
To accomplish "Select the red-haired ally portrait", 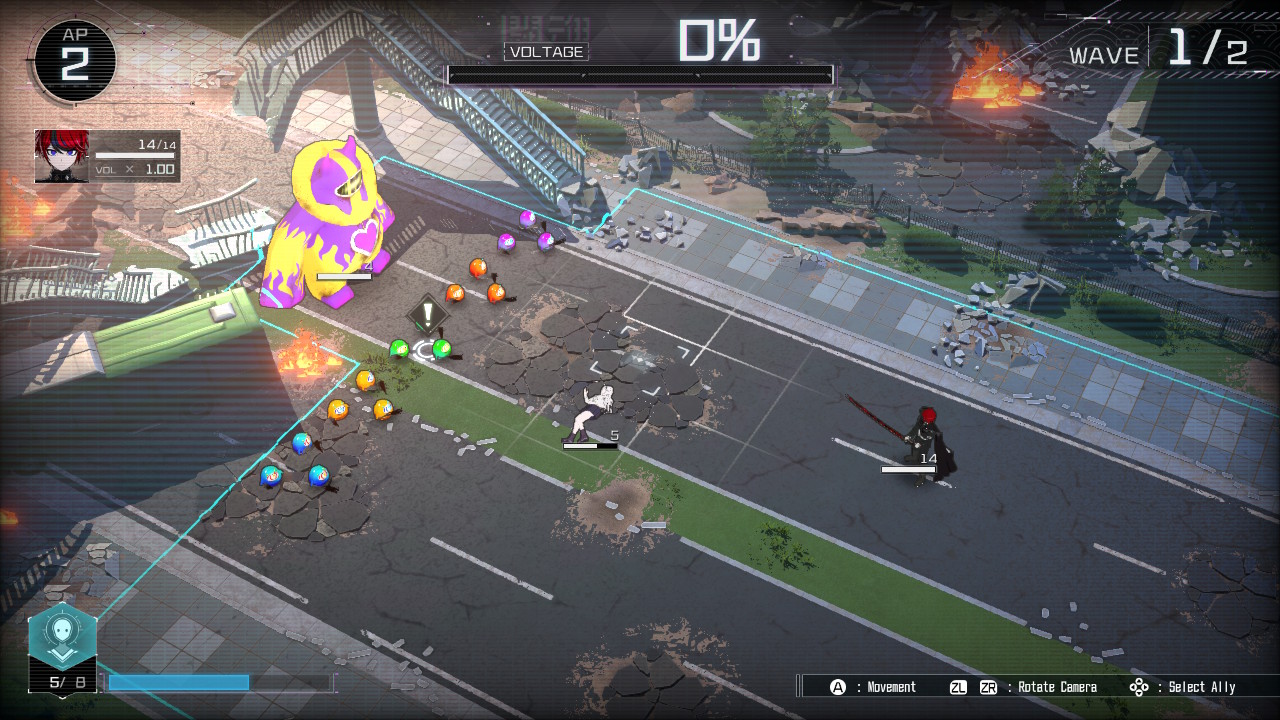I will 61,156.
